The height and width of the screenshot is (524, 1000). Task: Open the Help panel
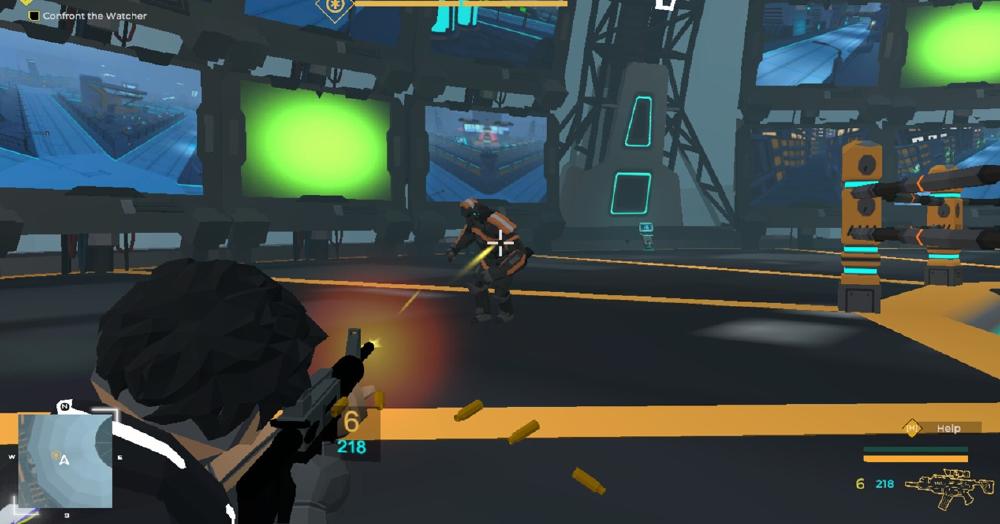(936, 428)
